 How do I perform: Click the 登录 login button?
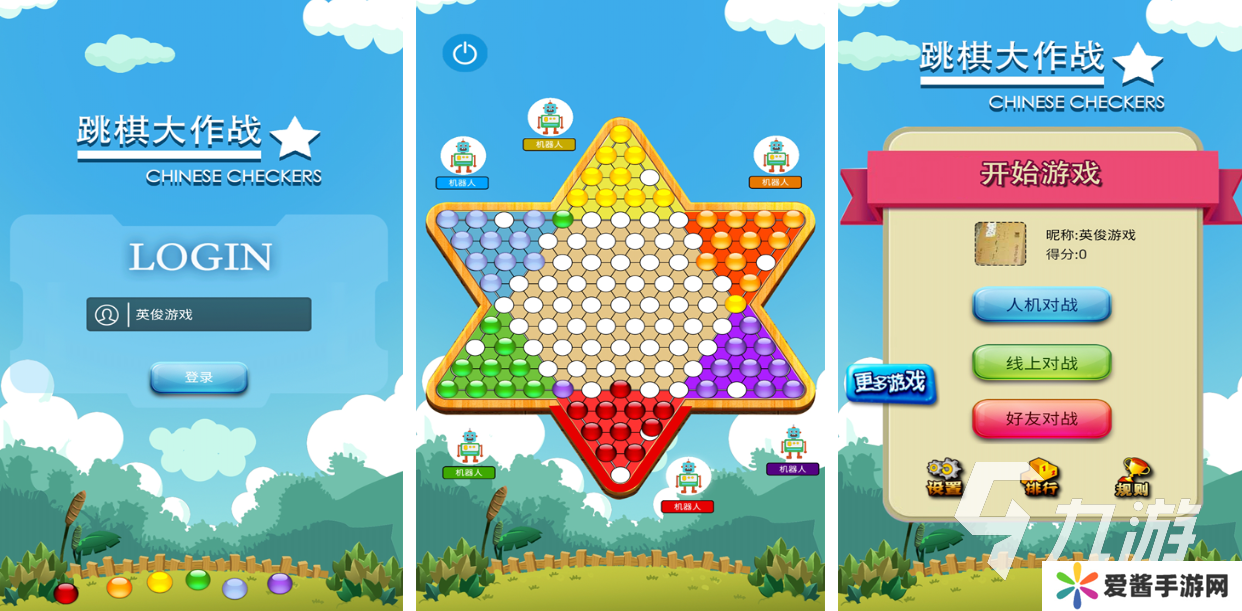tap(199, 378)
